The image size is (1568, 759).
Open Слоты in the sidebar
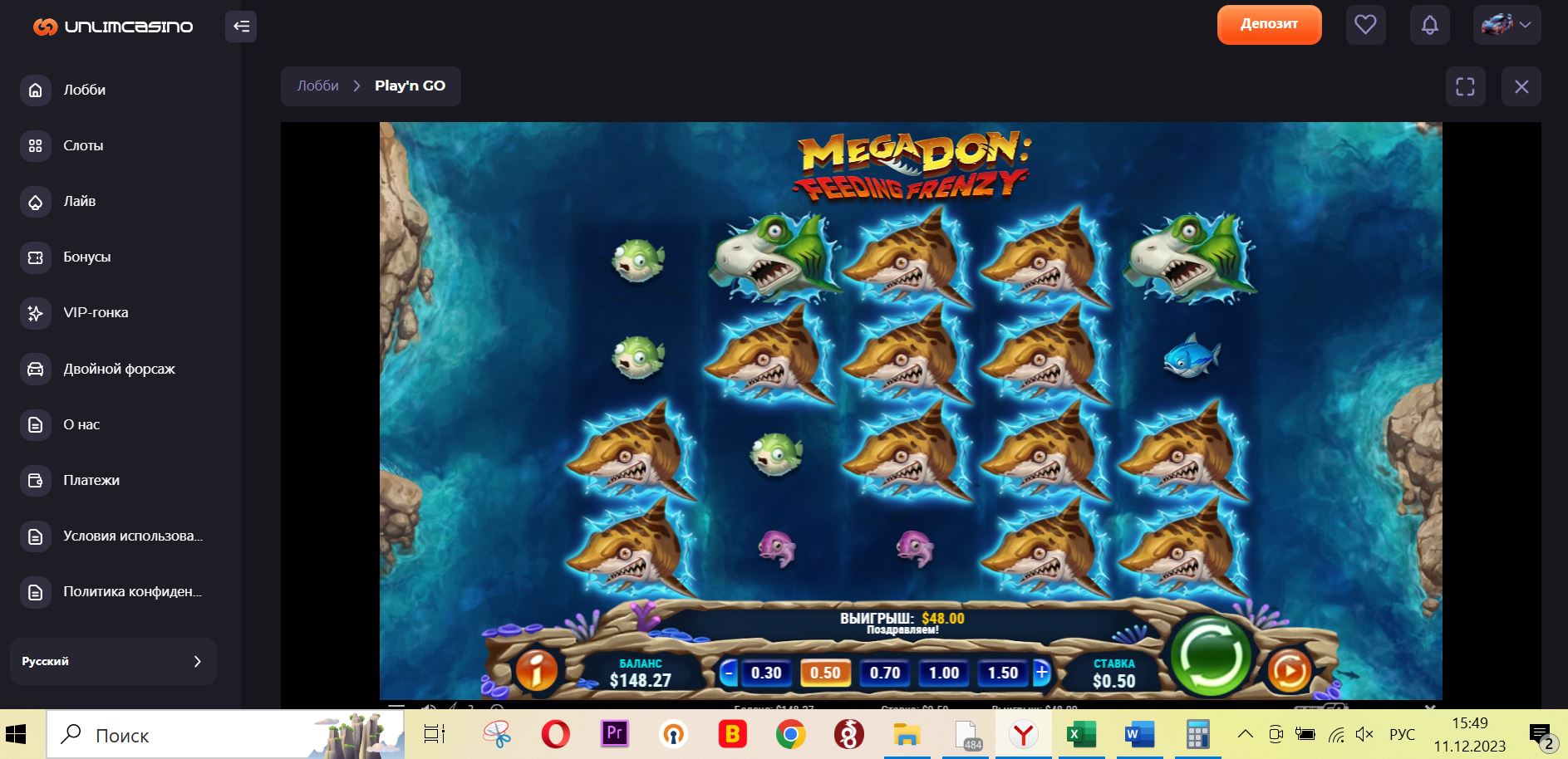pyautogui.click(x=83, y=145)
